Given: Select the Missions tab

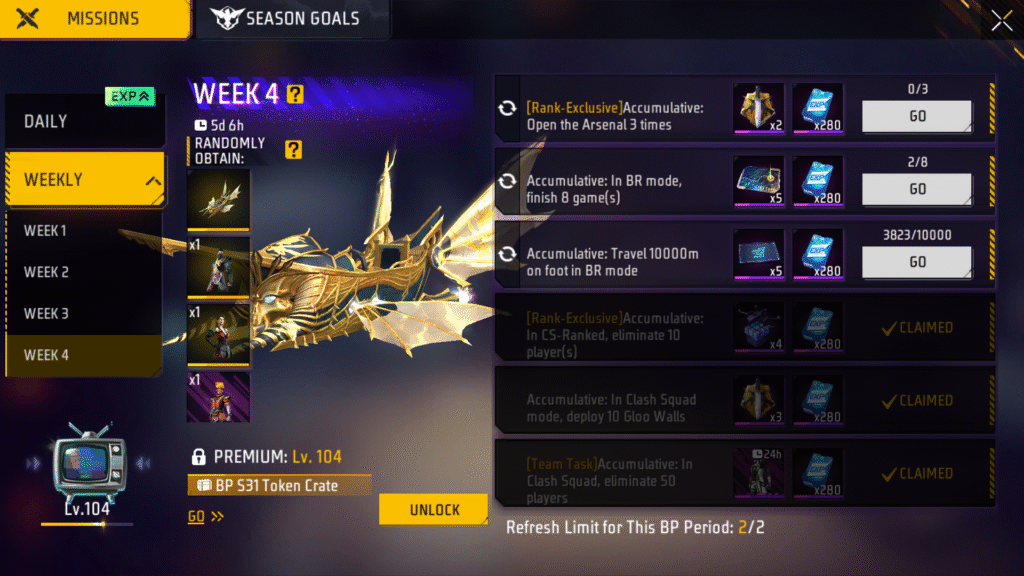Looking at the screenshot, I should (95, 19).
